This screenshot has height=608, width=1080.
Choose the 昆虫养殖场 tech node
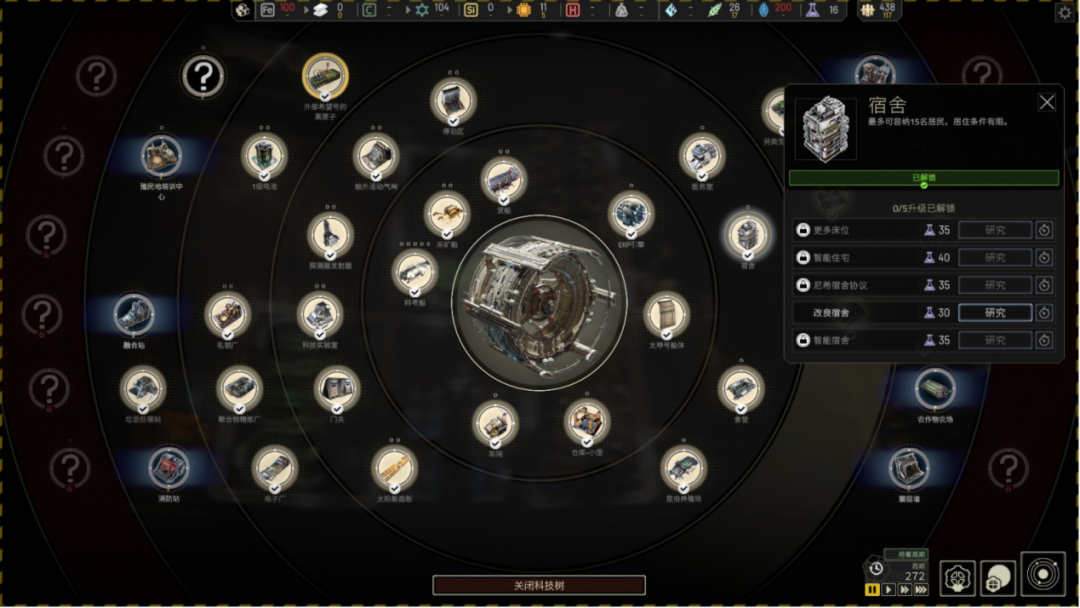[x=683, y=467]
